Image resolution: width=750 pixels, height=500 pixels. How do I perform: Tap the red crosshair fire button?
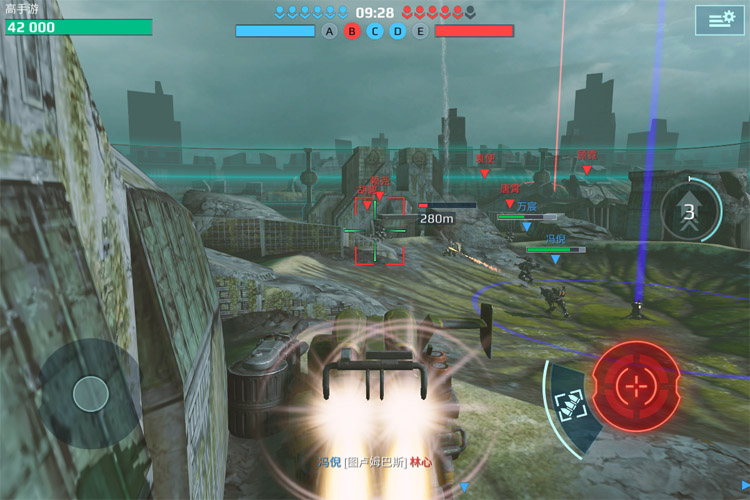click(635, 384)
